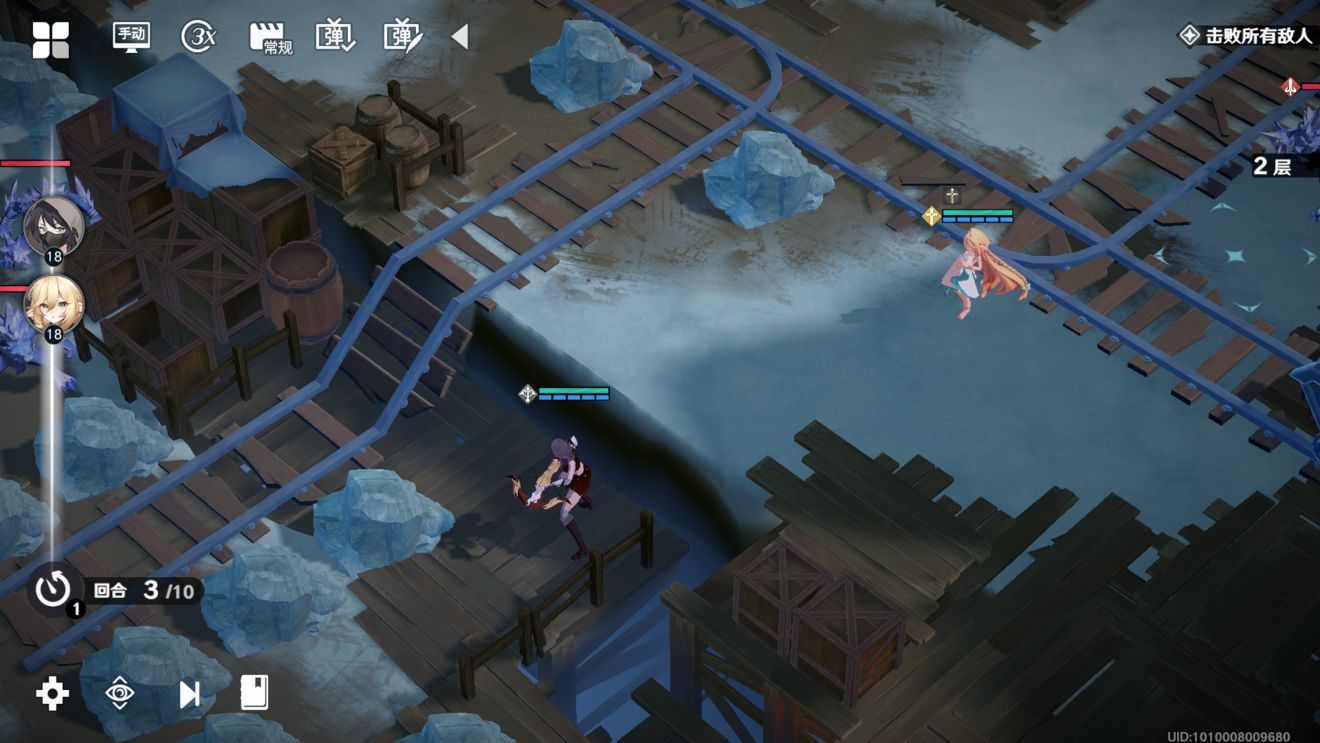Switch the 常规 animation mode clapperboard

click(269, 38)
